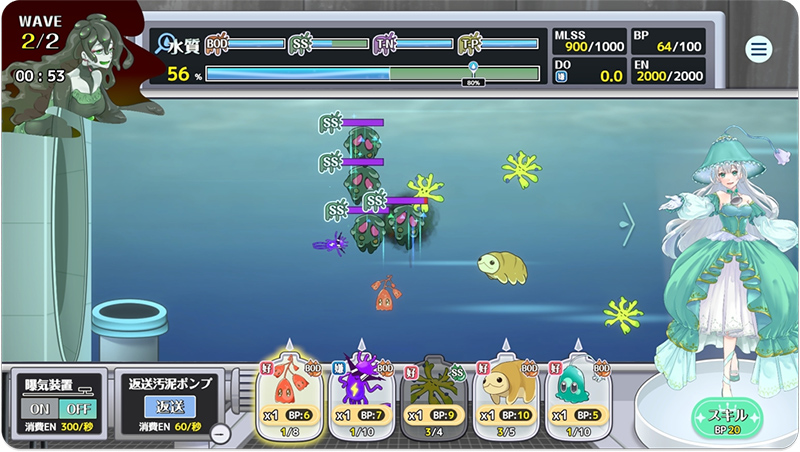Image resolution: width=800 pixels, height=452 pixels.
Task: Turn the aeration device ON
Action: coord(41,408)
